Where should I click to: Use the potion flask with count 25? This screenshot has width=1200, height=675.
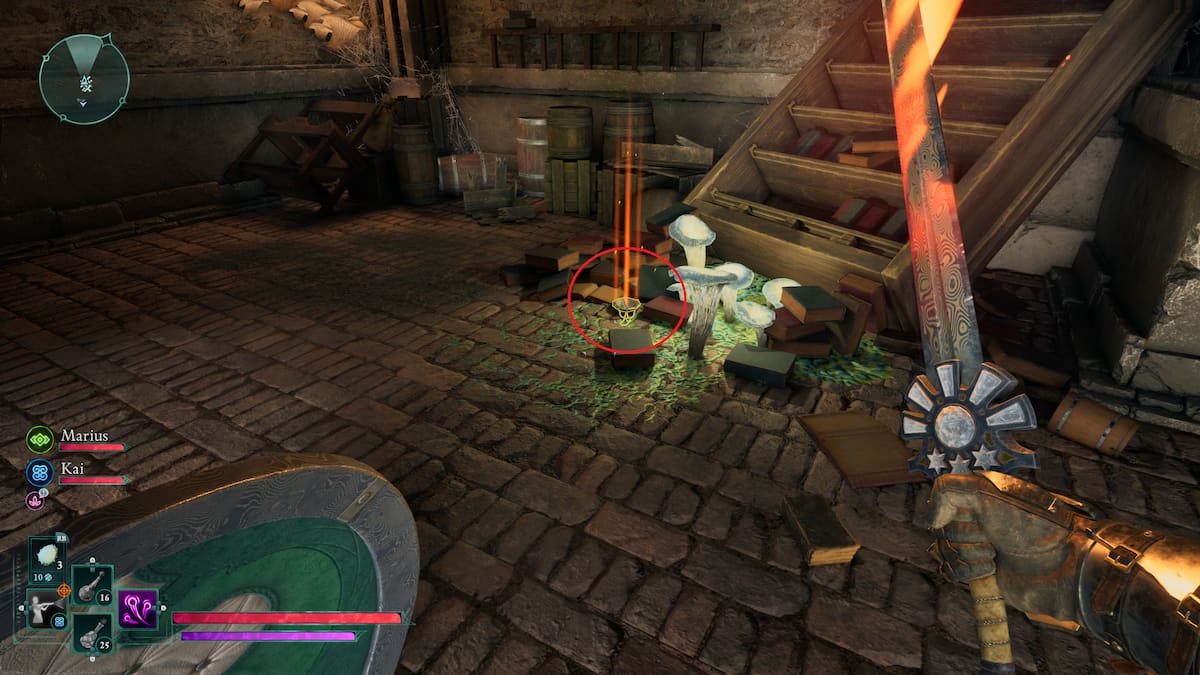click(x=92, y=633)
